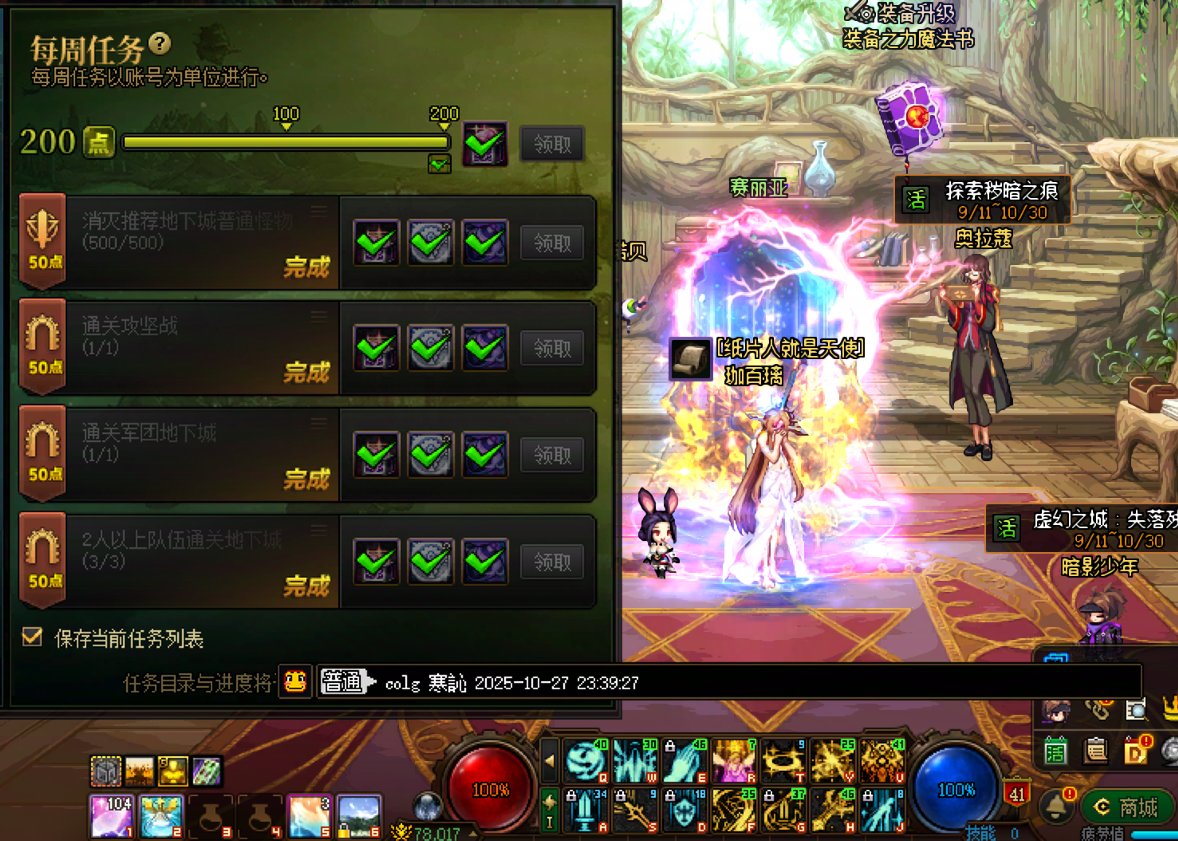Select the landscape item in quick slot 6
The image size is (1178, 841).
tap(358, 816)
